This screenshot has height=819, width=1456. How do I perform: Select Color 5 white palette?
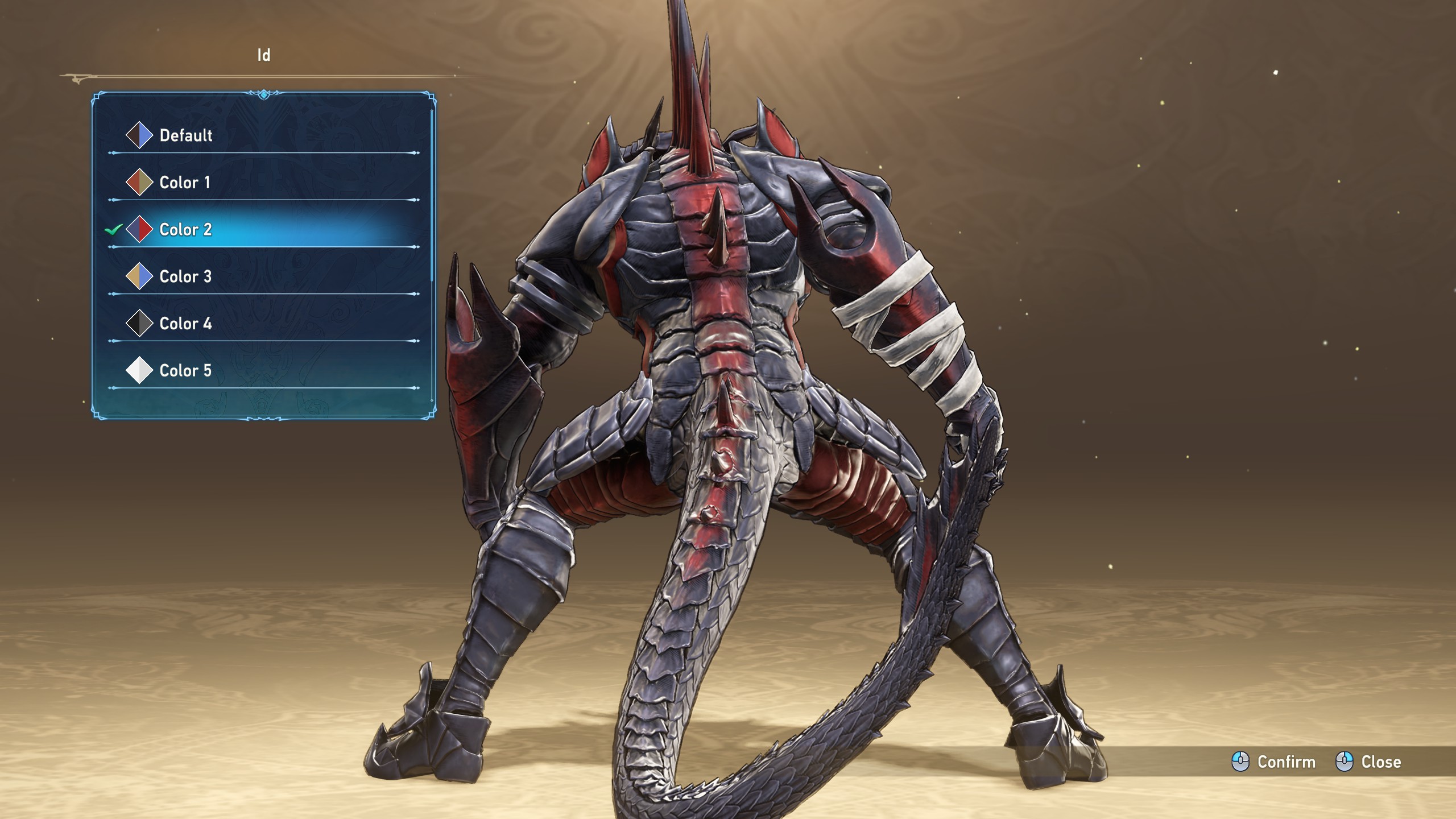(185, 371)
